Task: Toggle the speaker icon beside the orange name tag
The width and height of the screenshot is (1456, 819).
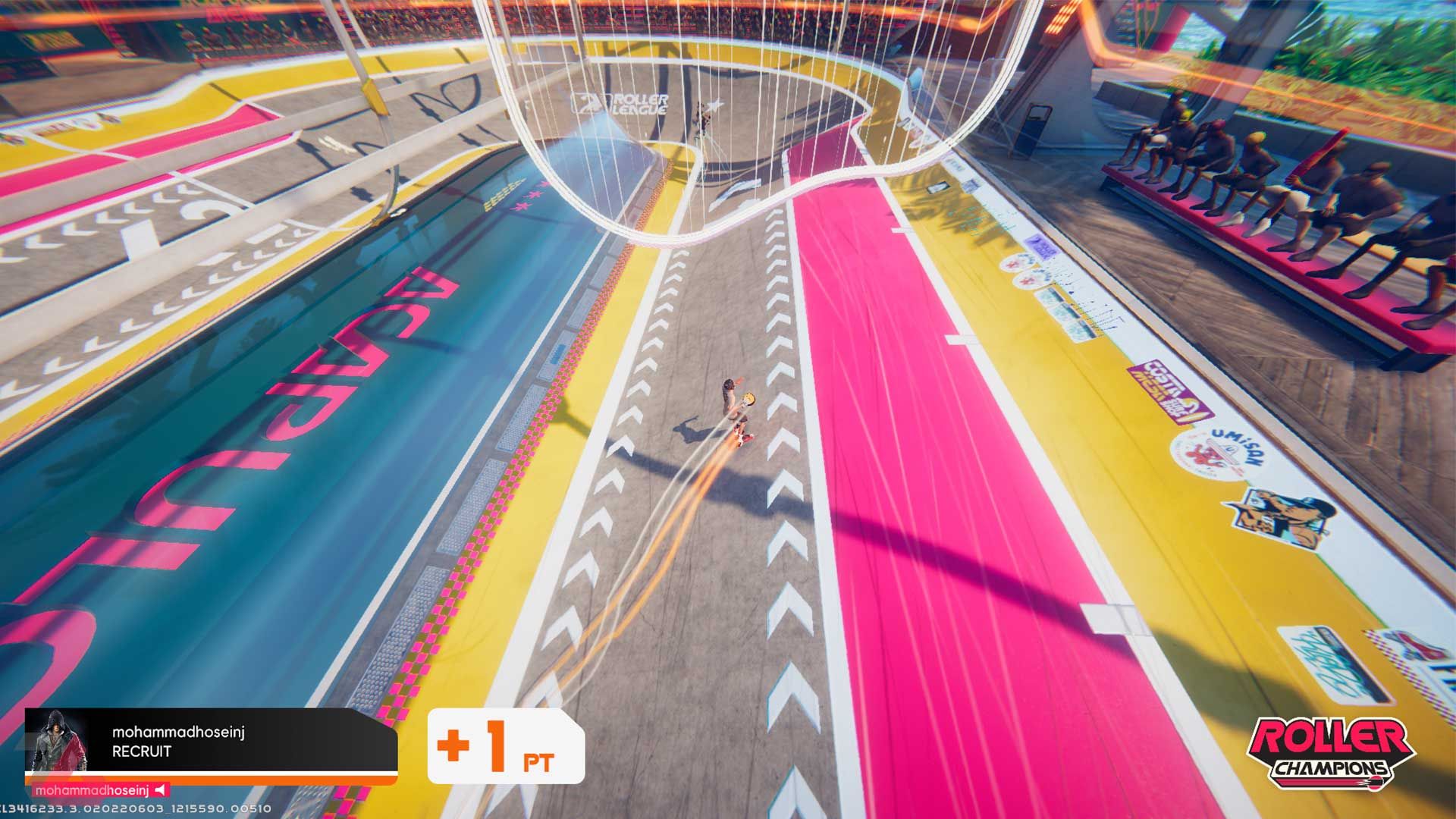Action: click(159, 790)
